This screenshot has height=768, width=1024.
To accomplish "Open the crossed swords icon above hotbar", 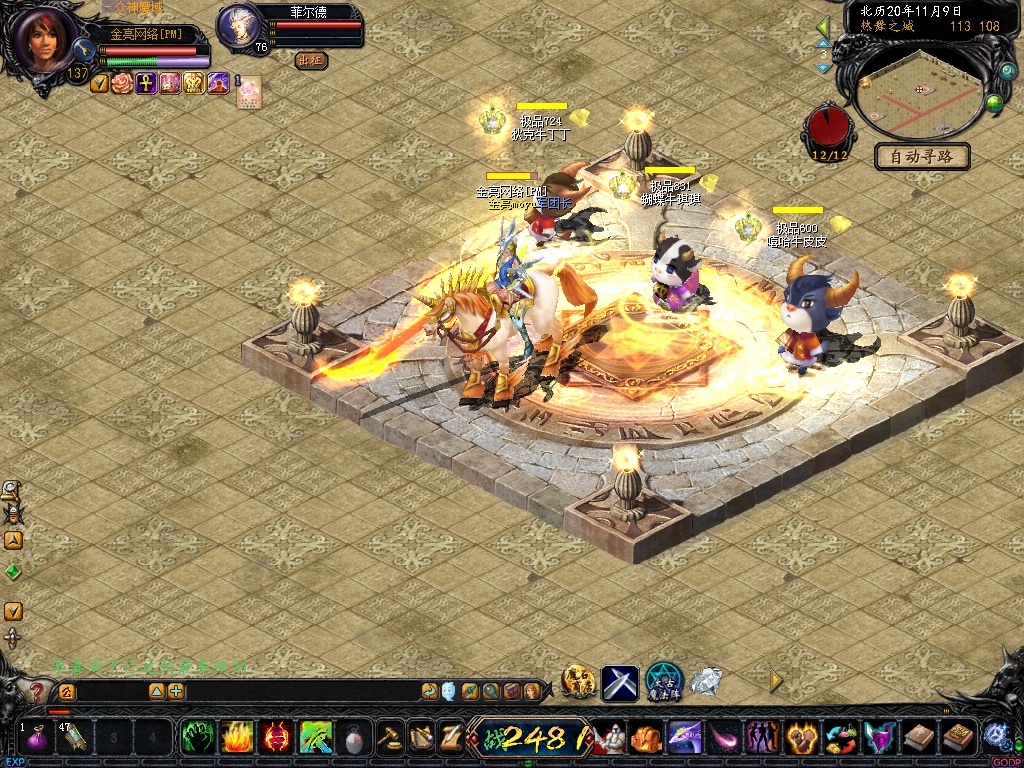I will click(620, 683).
